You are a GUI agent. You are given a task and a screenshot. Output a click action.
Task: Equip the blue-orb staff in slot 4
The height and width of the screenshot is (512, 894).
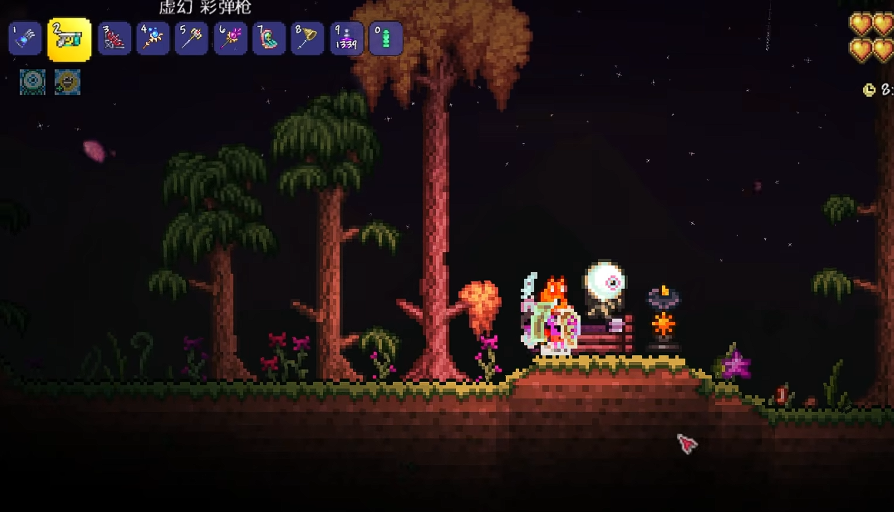pos(153,39)
